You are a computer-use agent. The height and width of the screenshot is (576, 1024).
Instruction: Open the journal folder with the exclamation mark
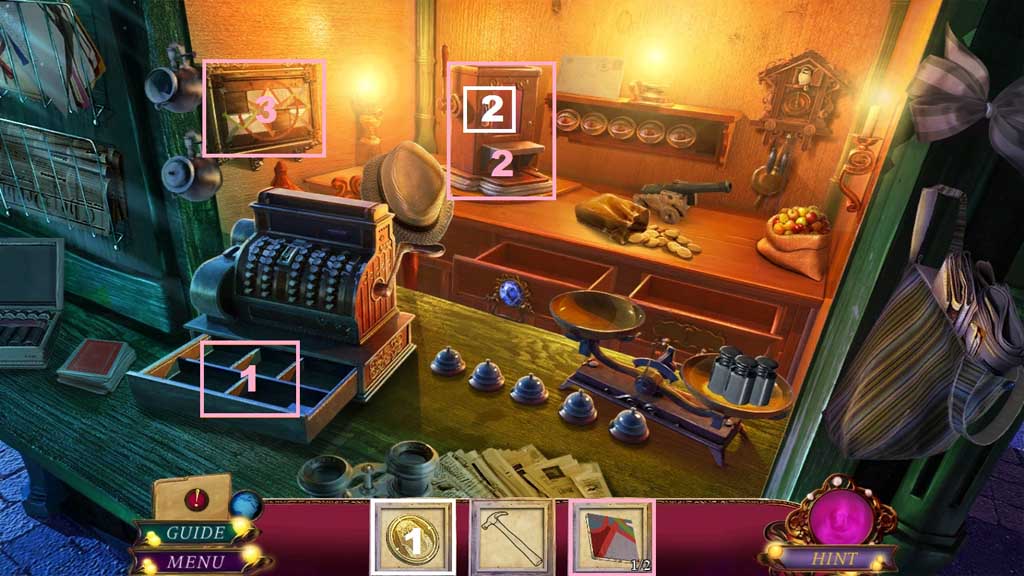click(192, 498)
